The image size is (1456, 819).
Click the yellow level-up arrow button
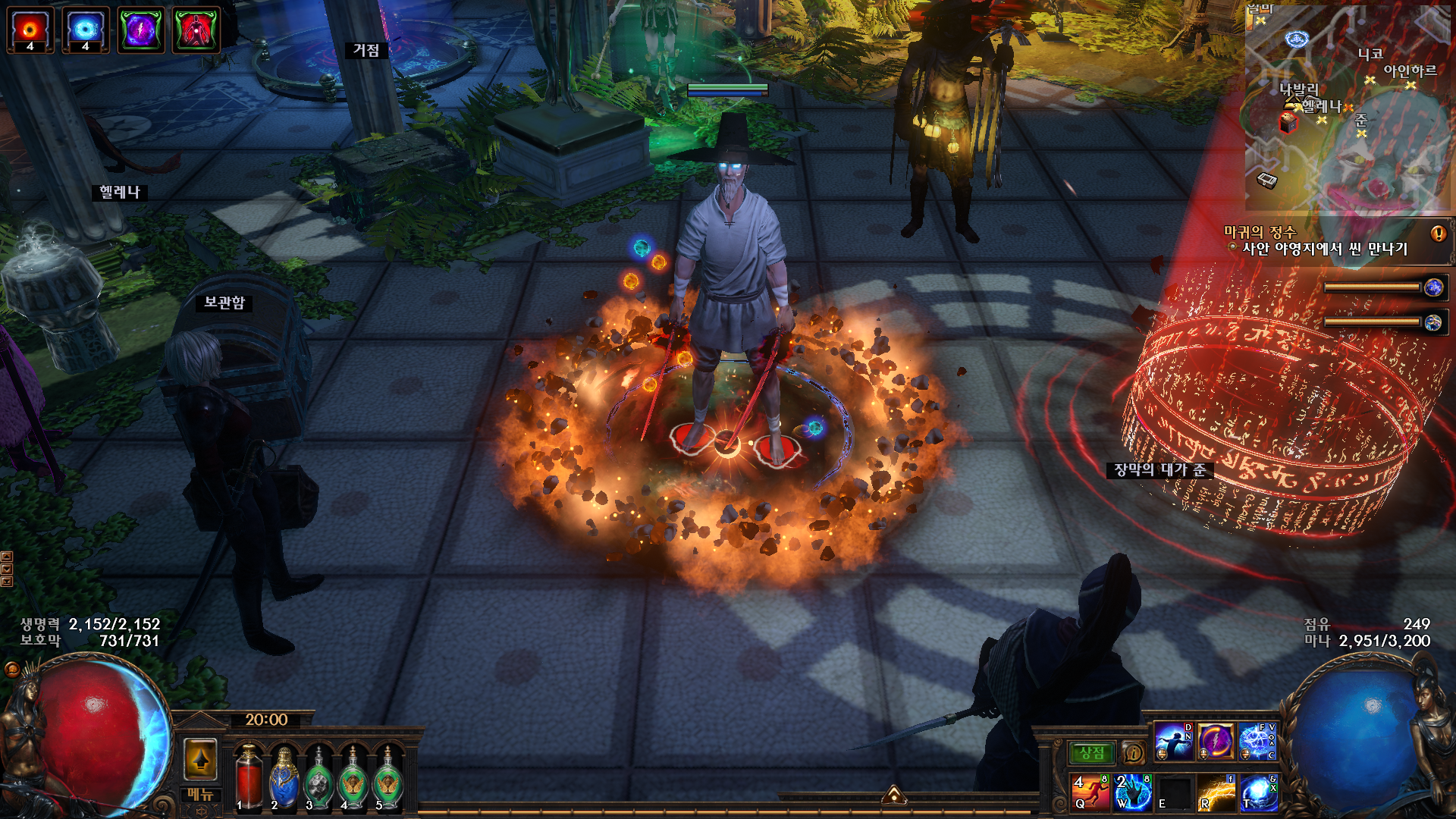[201, 759]
